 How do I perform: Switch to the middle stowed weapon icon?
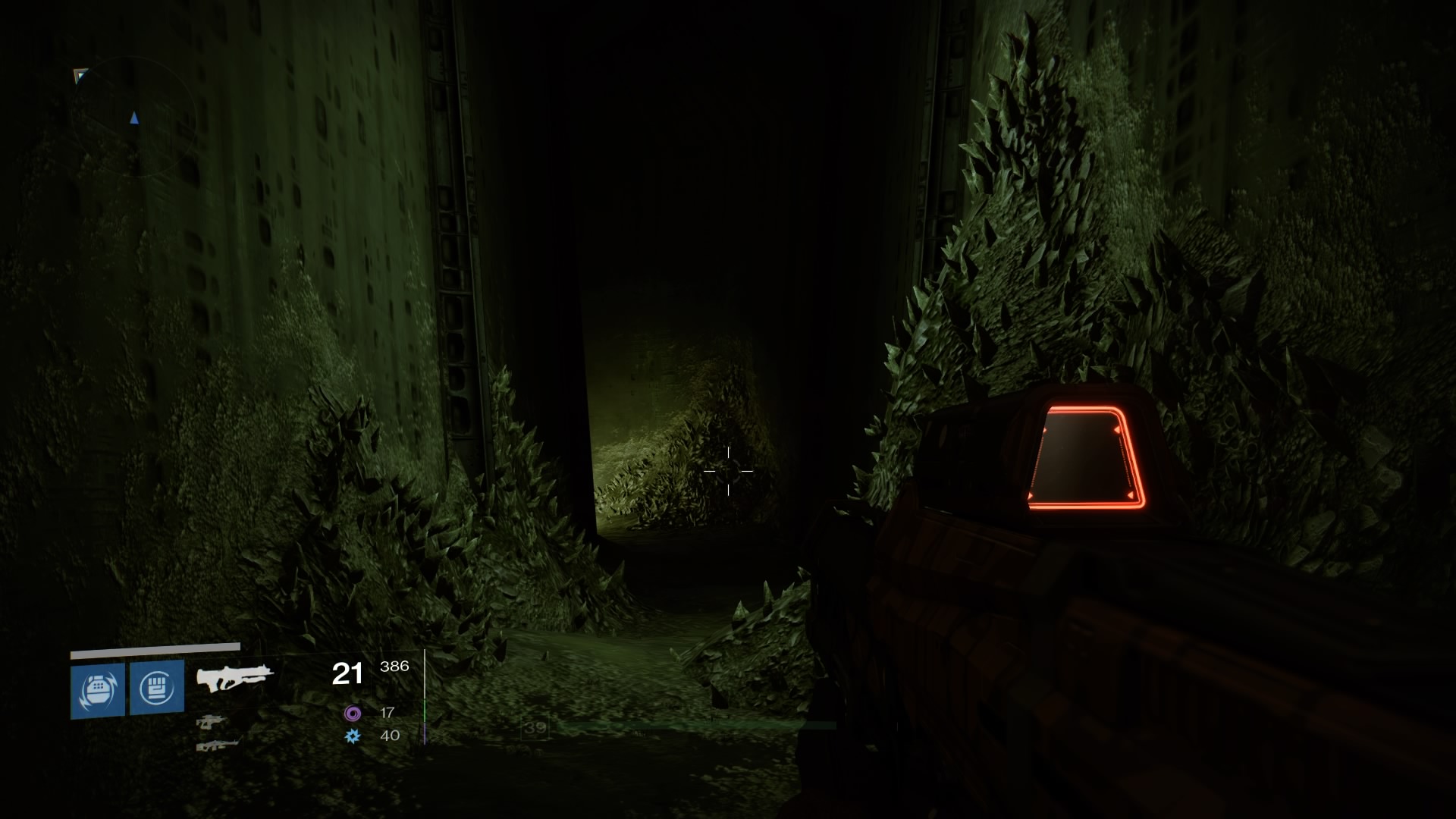212,722
